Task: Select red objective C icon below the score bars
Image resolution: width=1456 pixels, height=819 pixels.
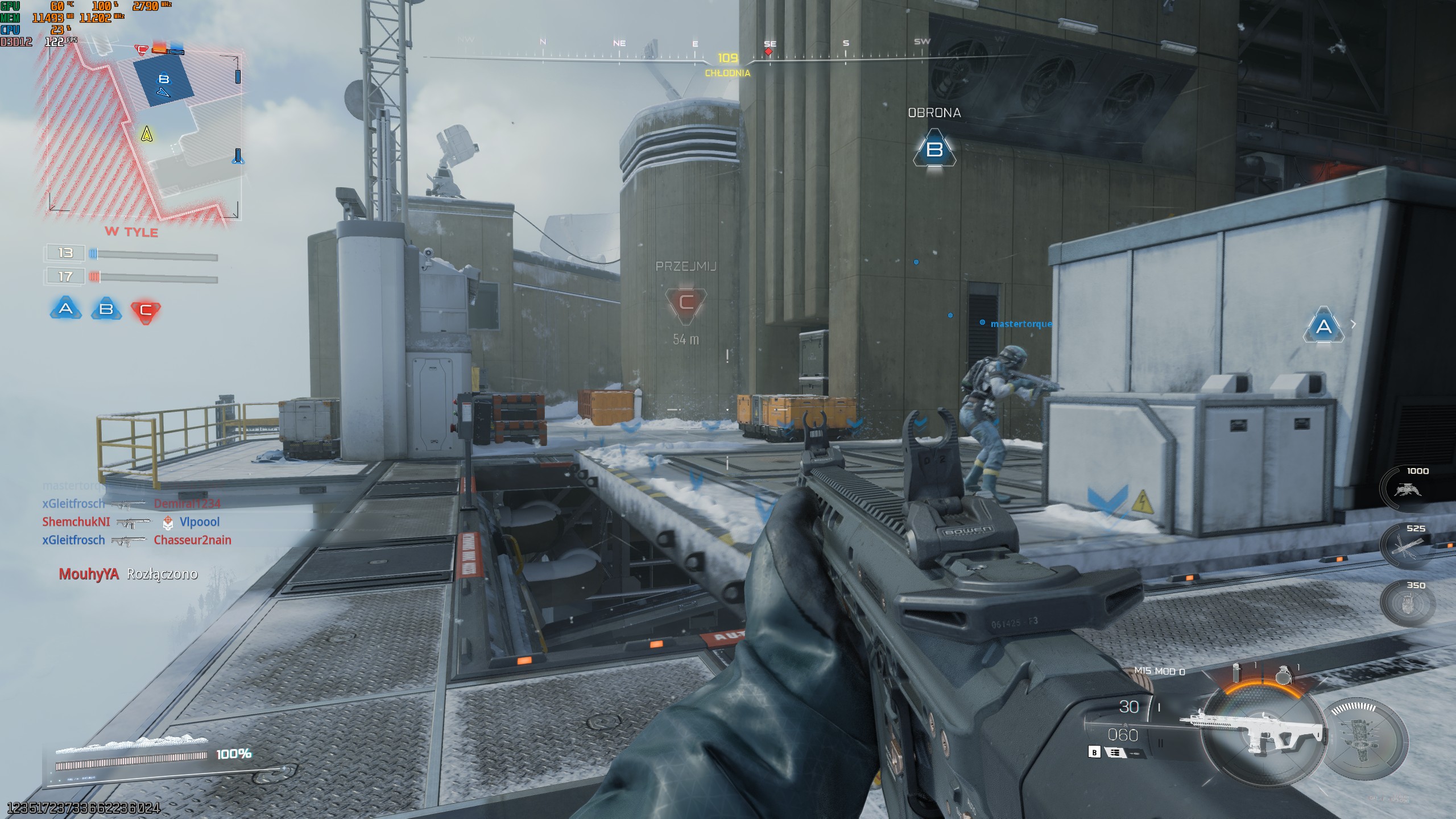Action: pyautogui.click(x=146, y=311)
